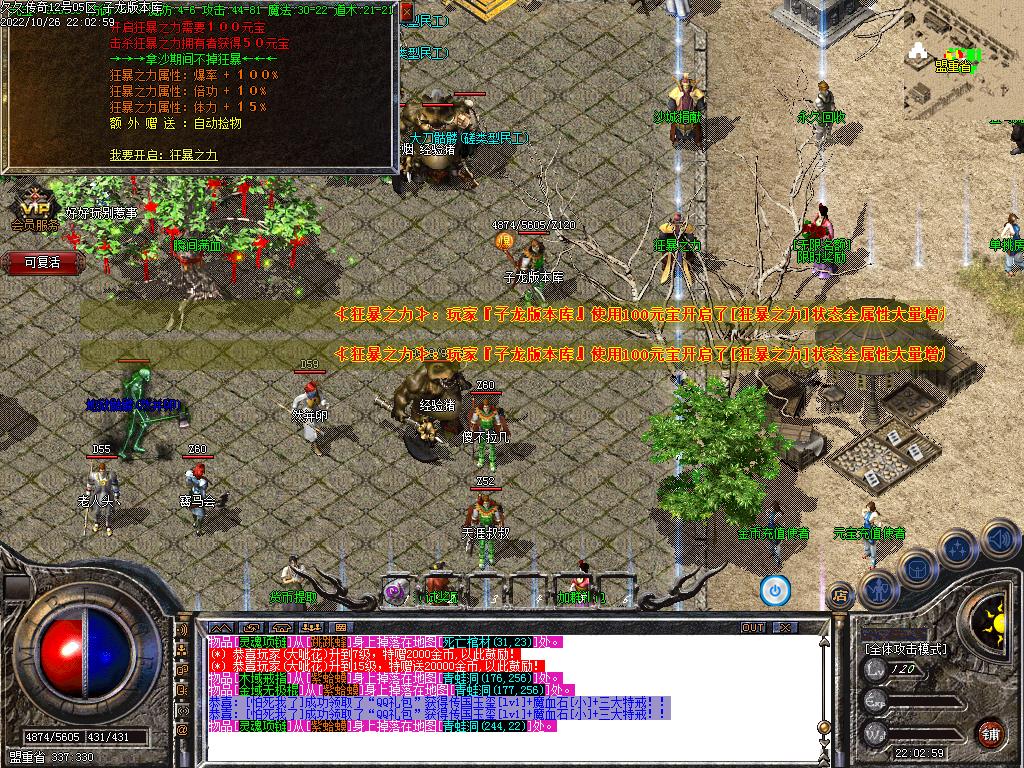Open the character figure round button
This screenshot has width=1024, height=768.
tap(881, 590)
